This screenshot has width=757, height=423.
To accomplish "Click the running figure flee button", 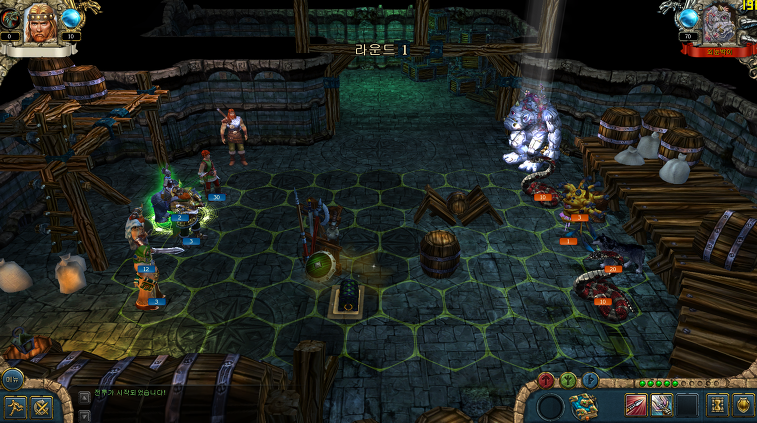I will point(14,406).
